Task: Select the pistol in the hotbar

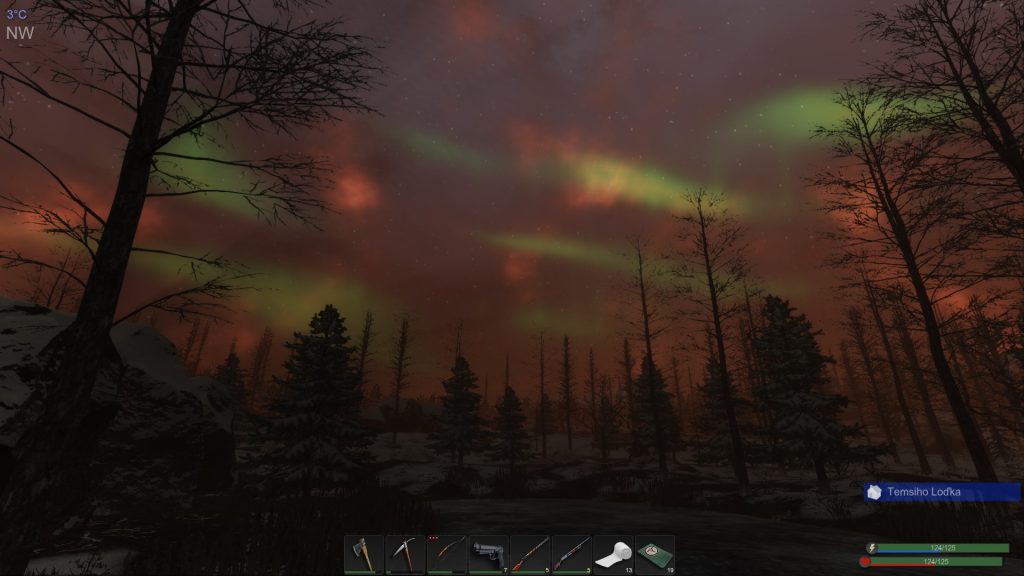Action: [x=488, y=554]
